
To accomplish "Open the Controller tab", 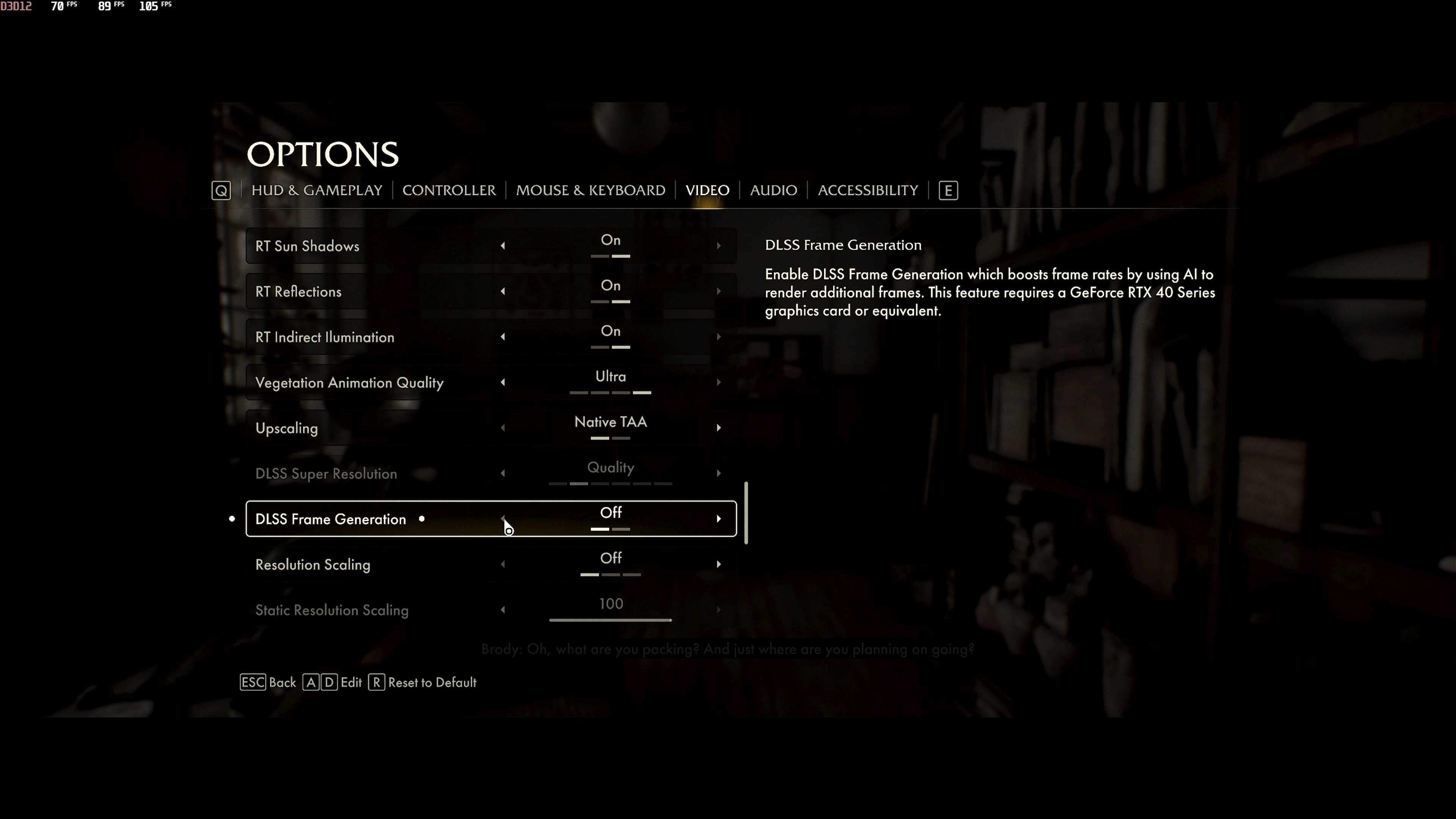I will 449,190.
